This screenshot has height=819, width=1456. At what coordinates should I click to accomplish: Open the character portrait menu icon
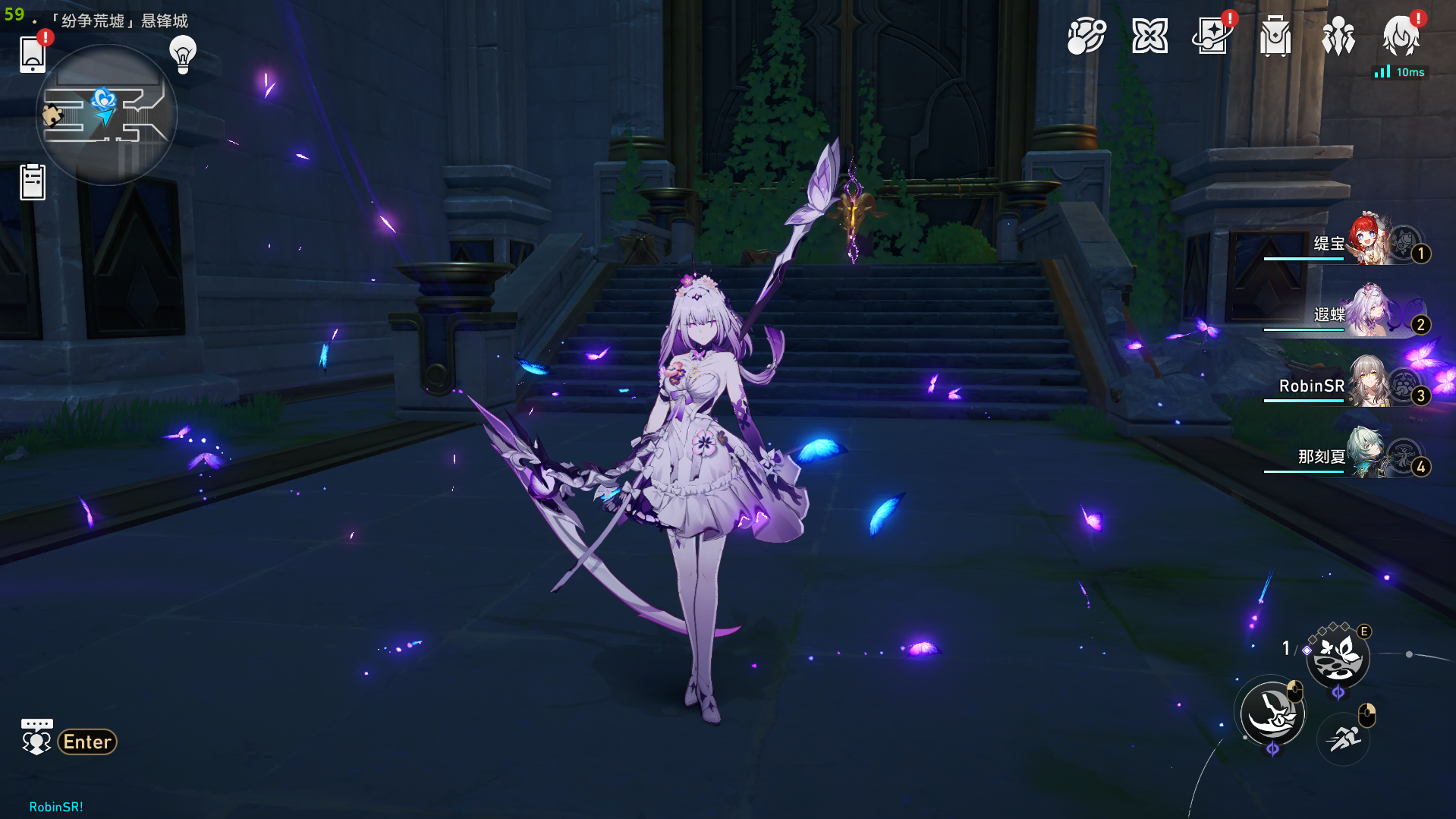(x=1401, y=36)
